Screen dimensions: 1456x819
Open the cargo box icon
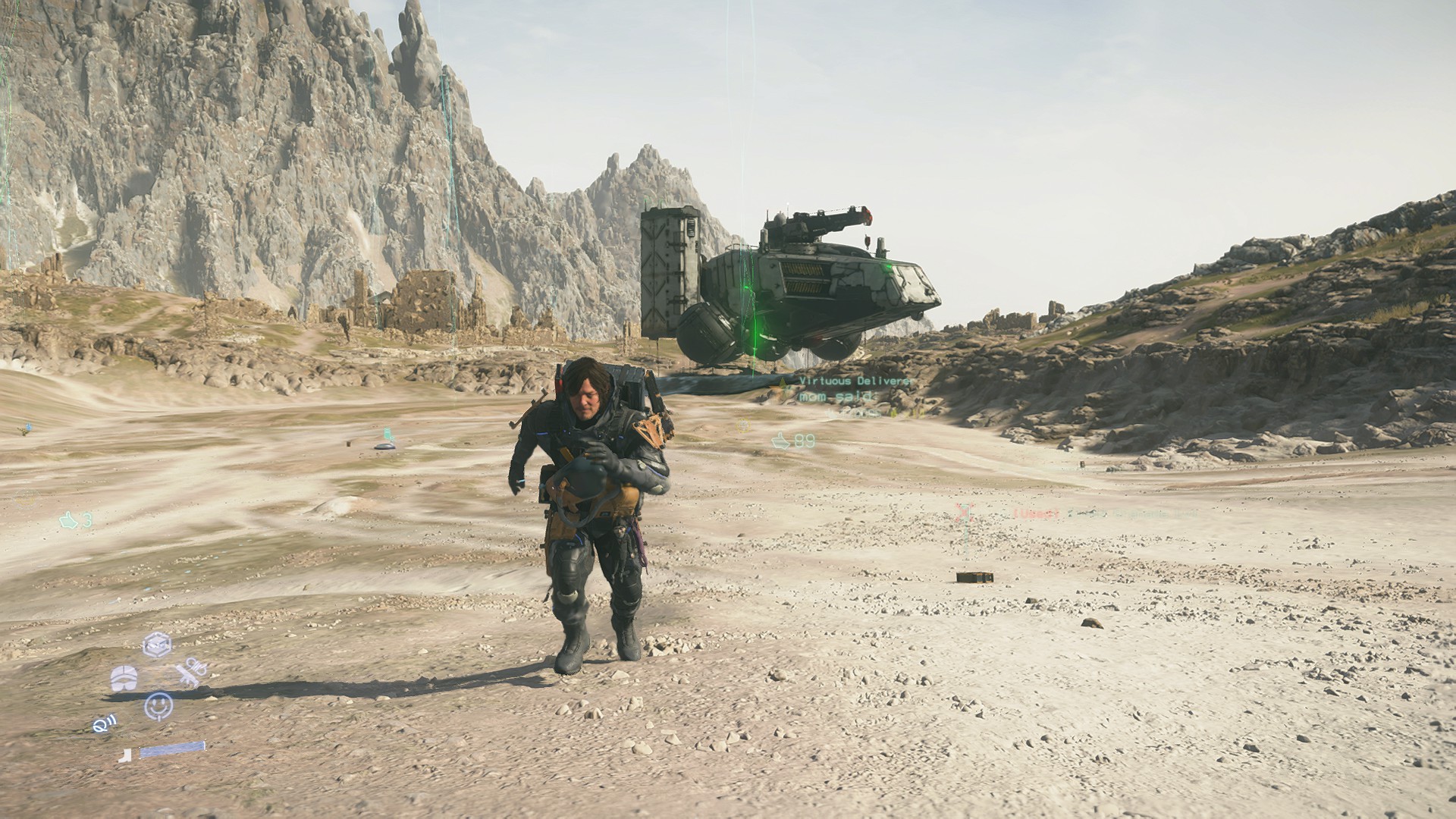tap(157, 645)
